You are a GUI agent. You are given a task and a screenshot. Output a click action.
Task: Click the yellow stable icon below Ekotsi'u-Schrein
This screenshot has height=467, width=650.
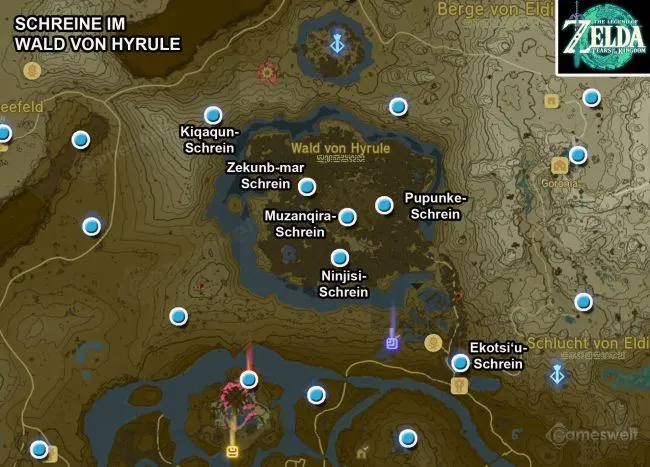[x=459, y=384]
